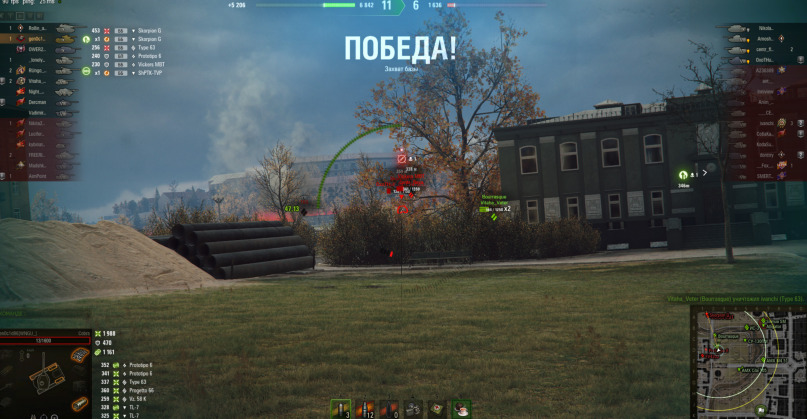This screenshot has height=419, width=807.
Task: Use the coffee and cake consumable
Action: 461,408
